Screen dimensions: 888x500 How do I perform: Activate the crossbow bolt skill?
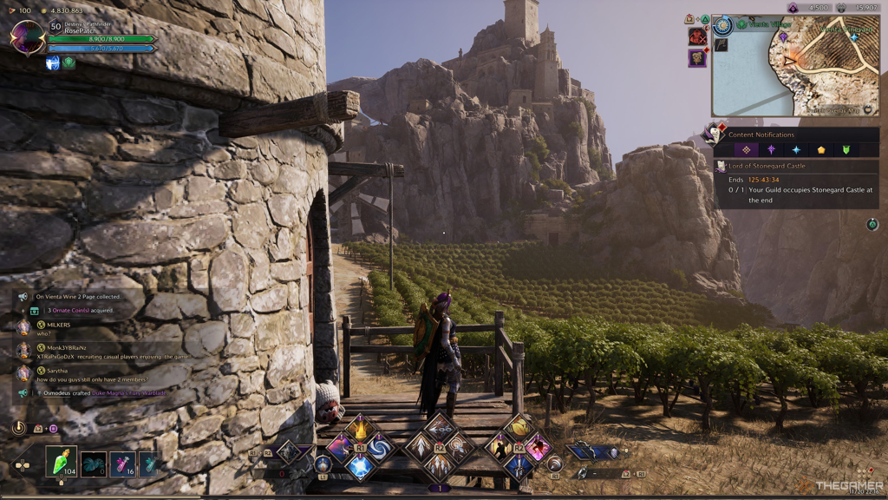coord(440,429)
